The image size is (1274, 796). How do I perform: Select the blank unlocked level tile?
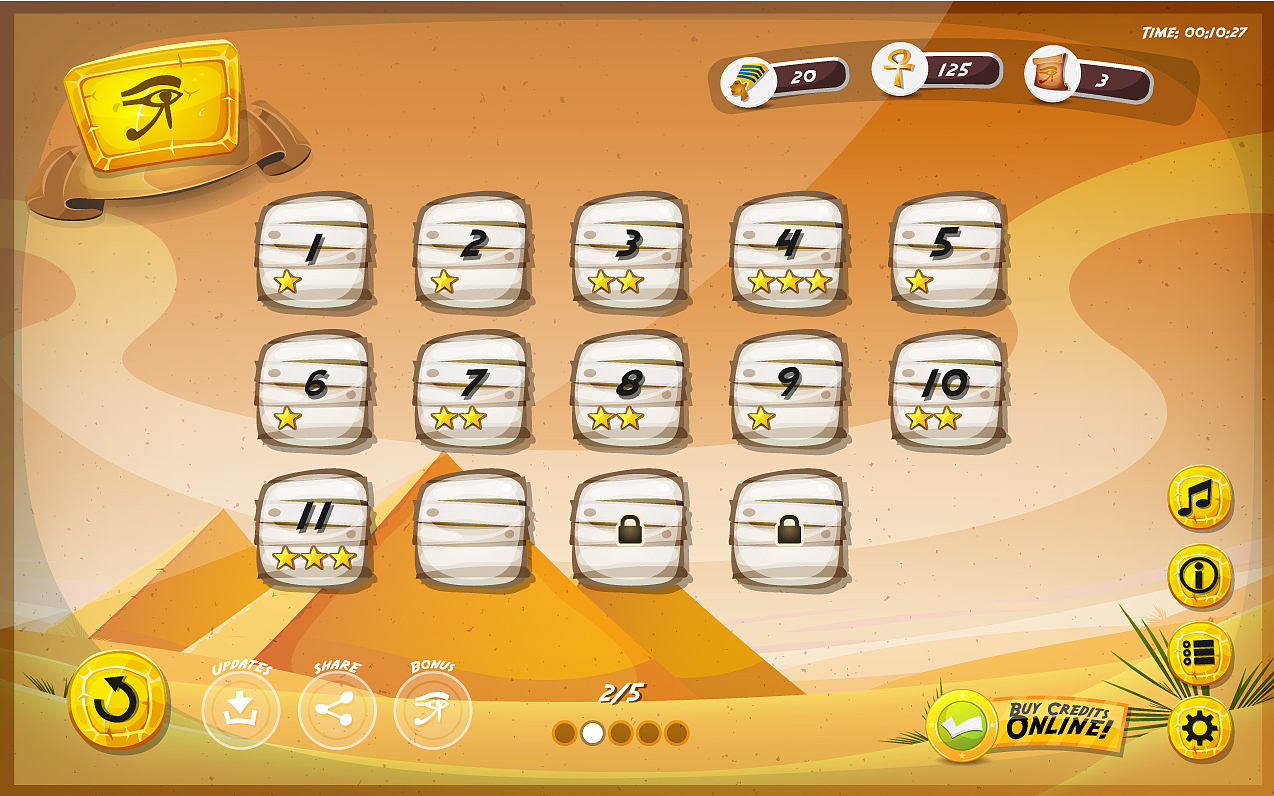click(x=473, y=528)
